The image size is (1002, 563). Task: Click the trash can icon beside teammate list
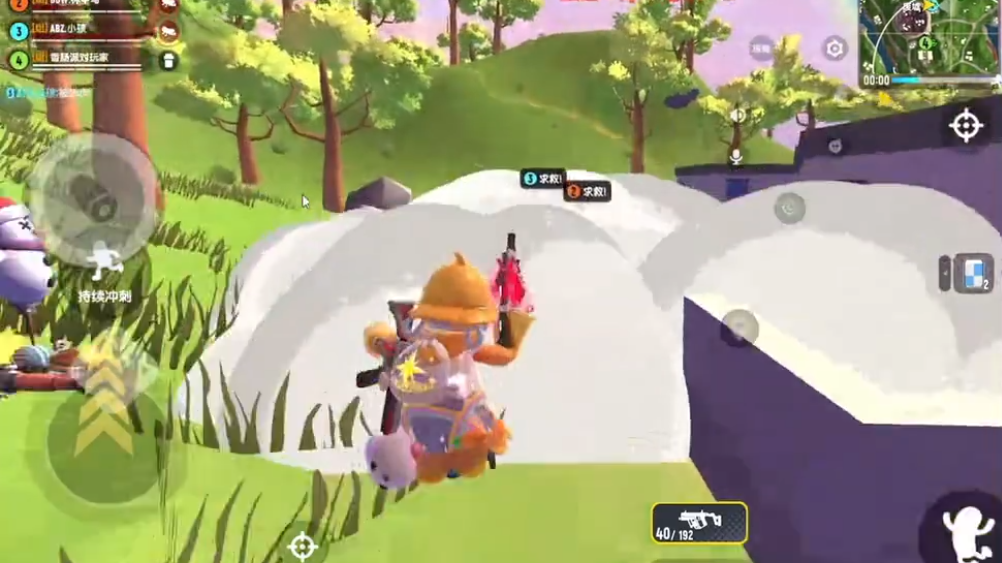(169, 61)
